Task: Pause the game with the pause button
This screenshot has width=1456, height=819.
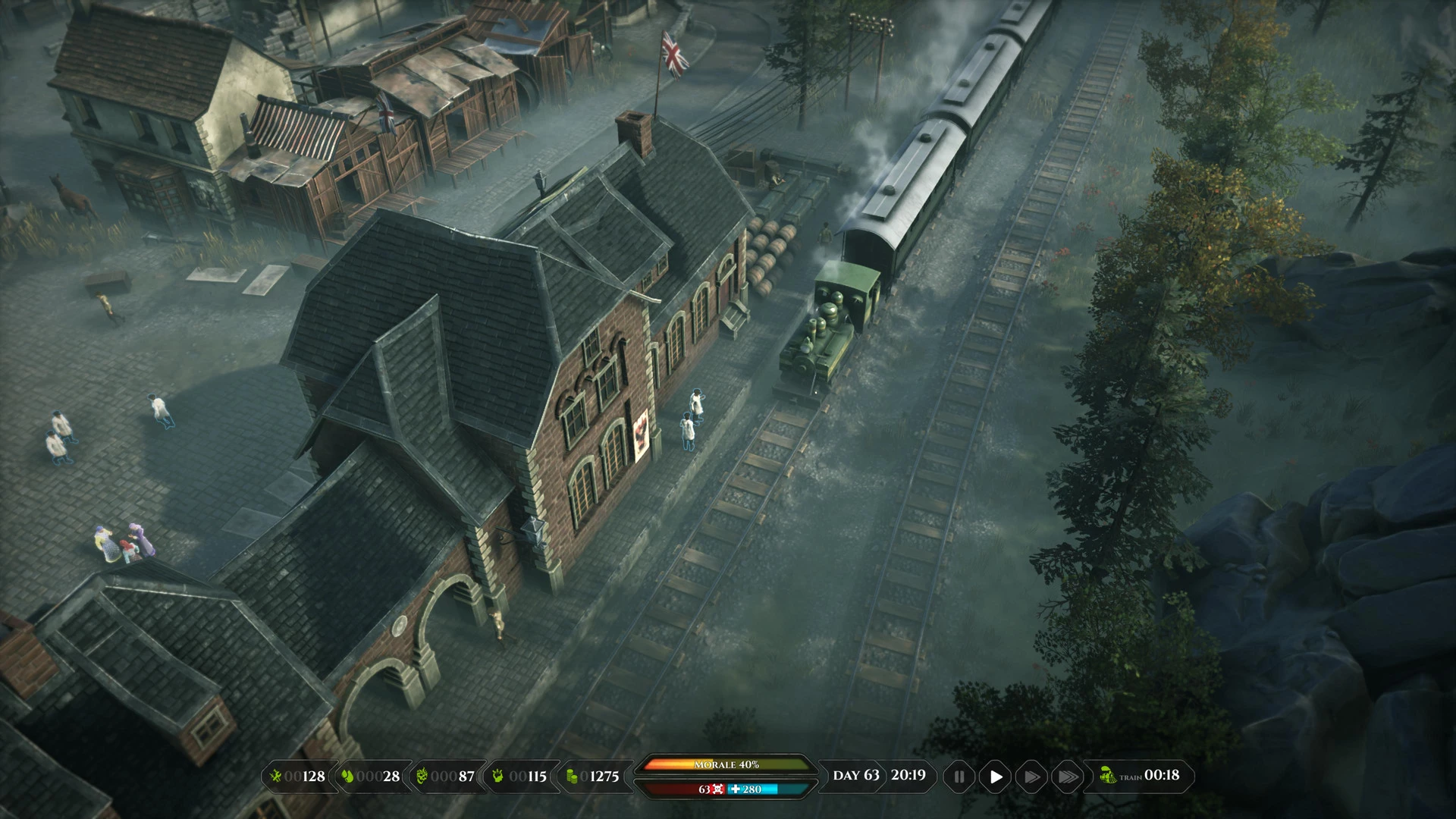Action: tap(959, 777)
